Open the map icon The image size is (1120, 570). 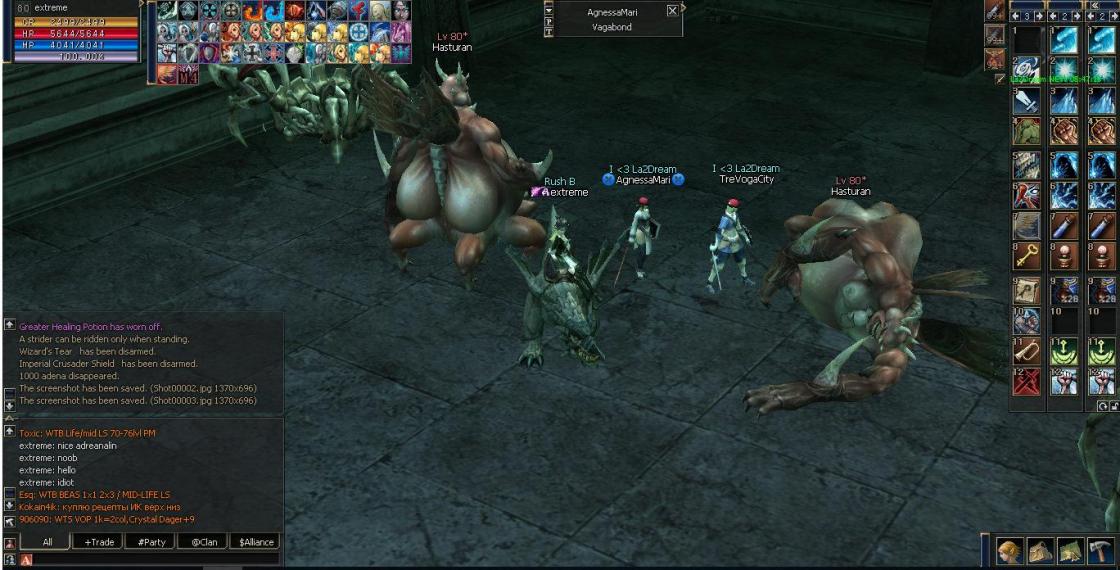pyautogui.click(x=1071, y=550)
